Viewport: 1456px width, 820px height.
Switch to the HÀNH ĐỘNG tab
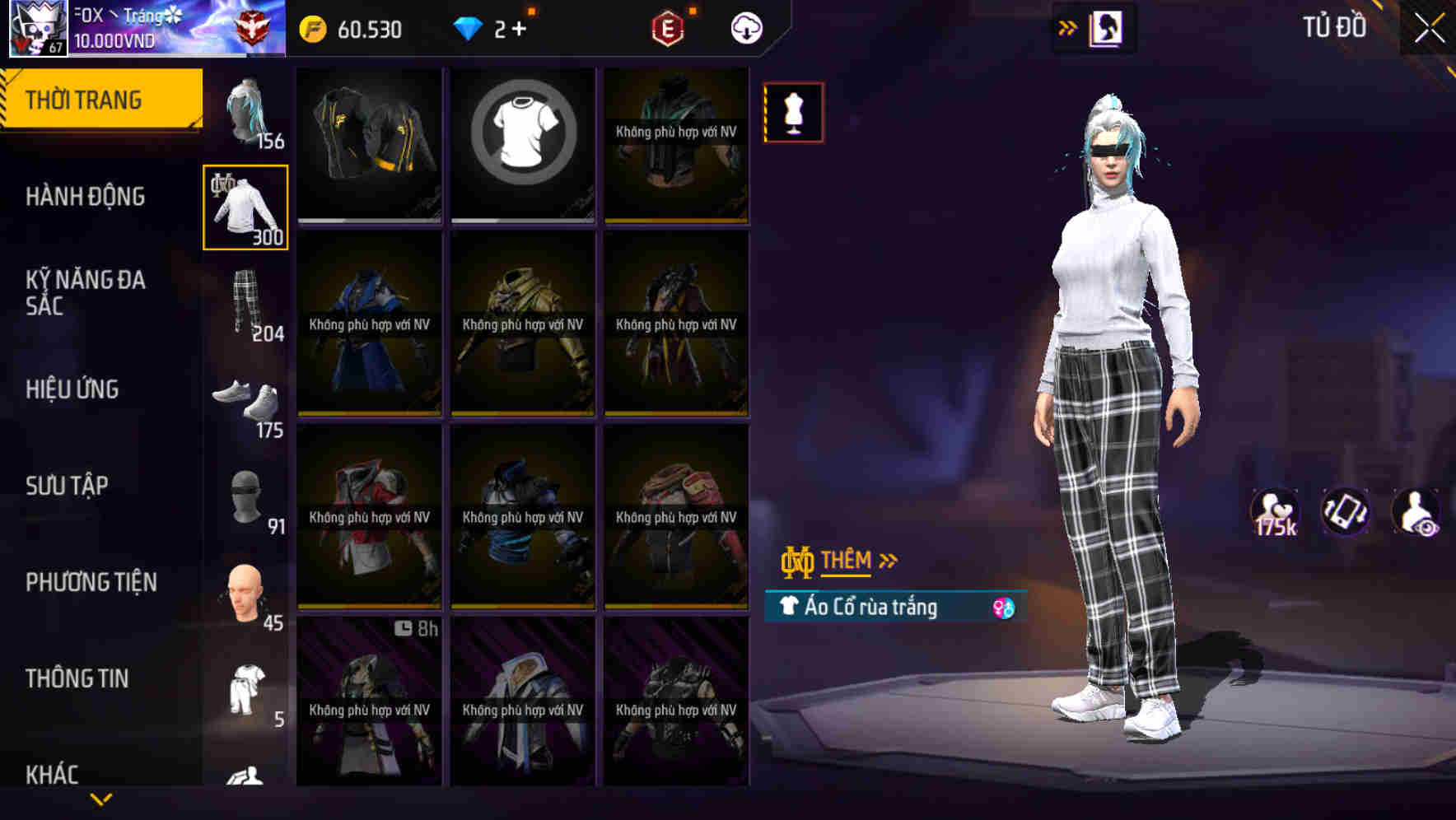click(86, 197)
